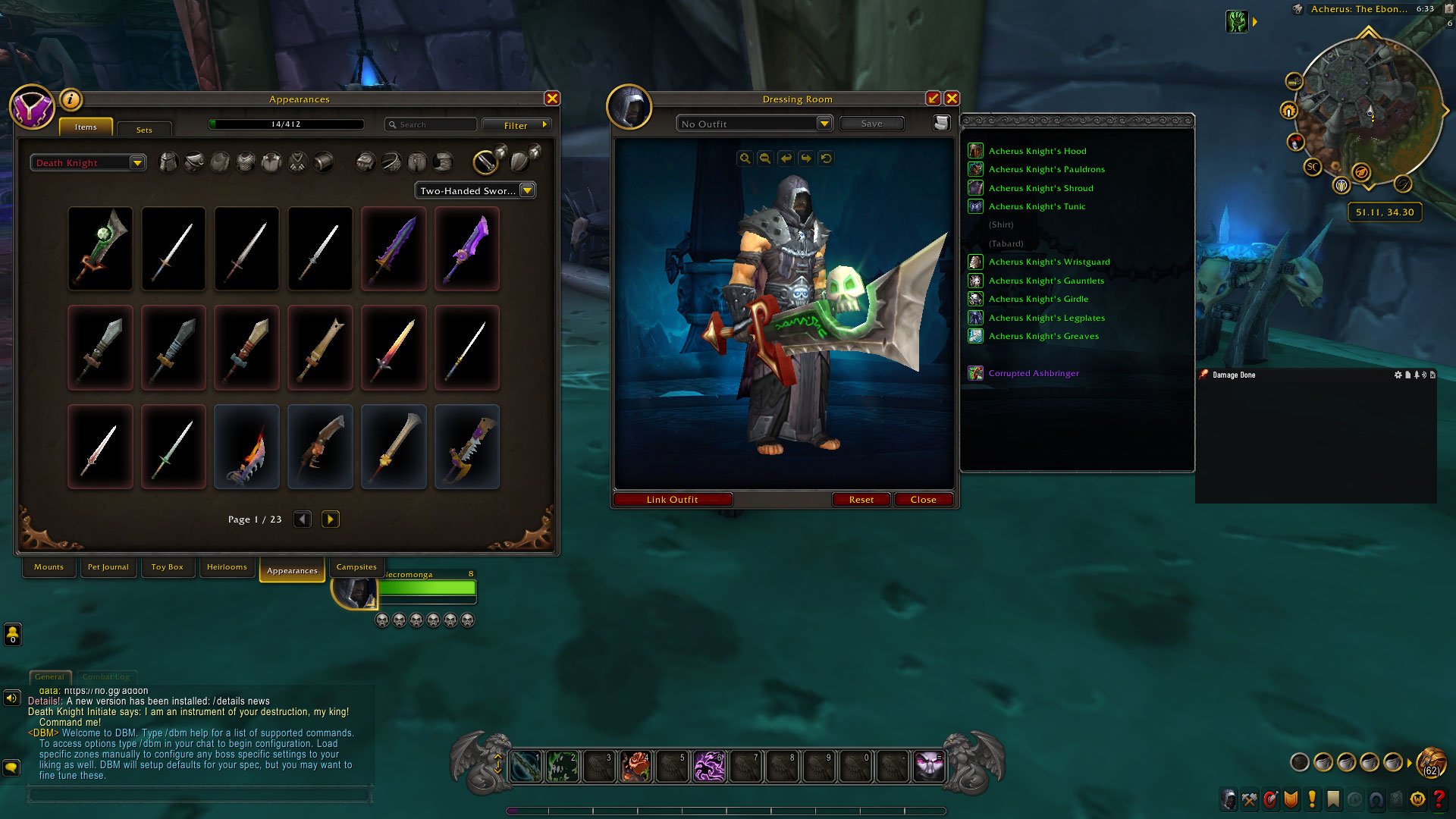Image resolution: width=1456 pixels, height=819 pixels.
Task: Show the Heirlooms tab
Action: point(227,567)
